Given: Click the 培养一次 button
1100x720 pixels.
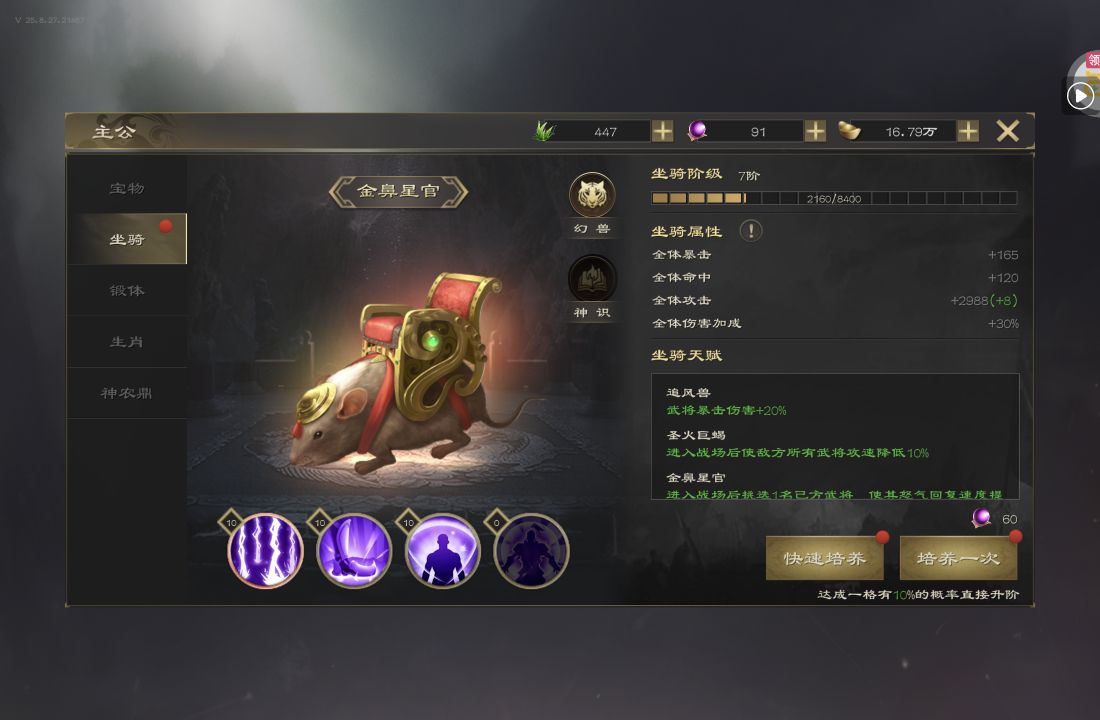Looking at the screenshot, I should coord(958,558).
